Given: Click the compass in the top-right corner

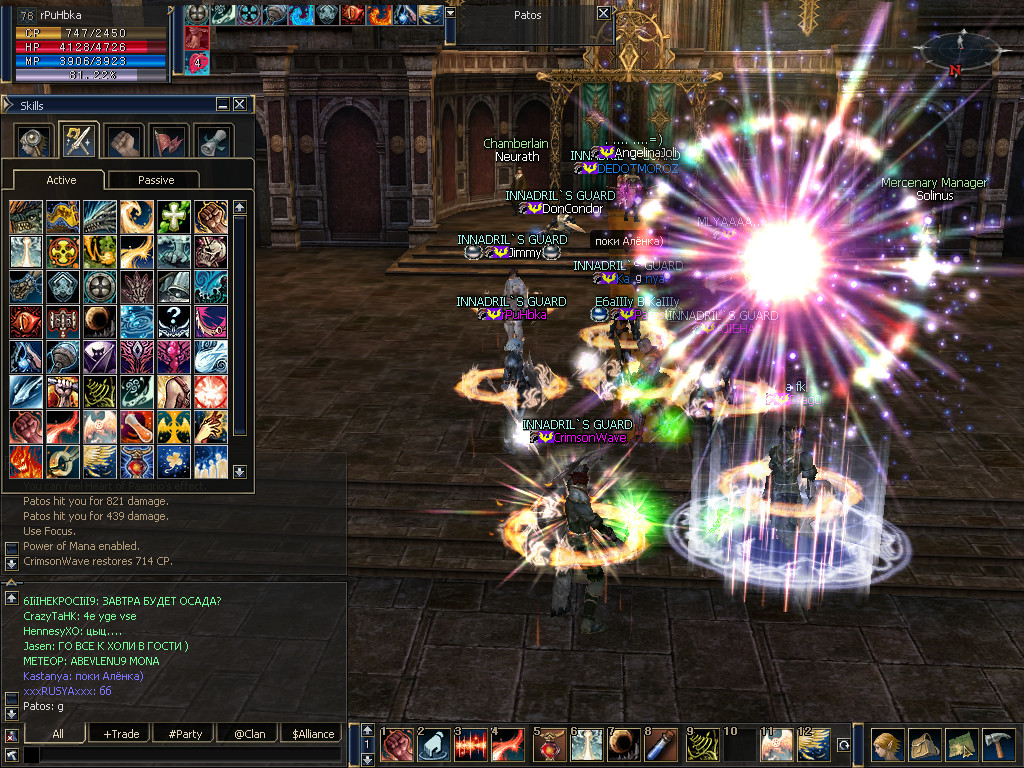Looking at the screenshot, I should [957, 50].
